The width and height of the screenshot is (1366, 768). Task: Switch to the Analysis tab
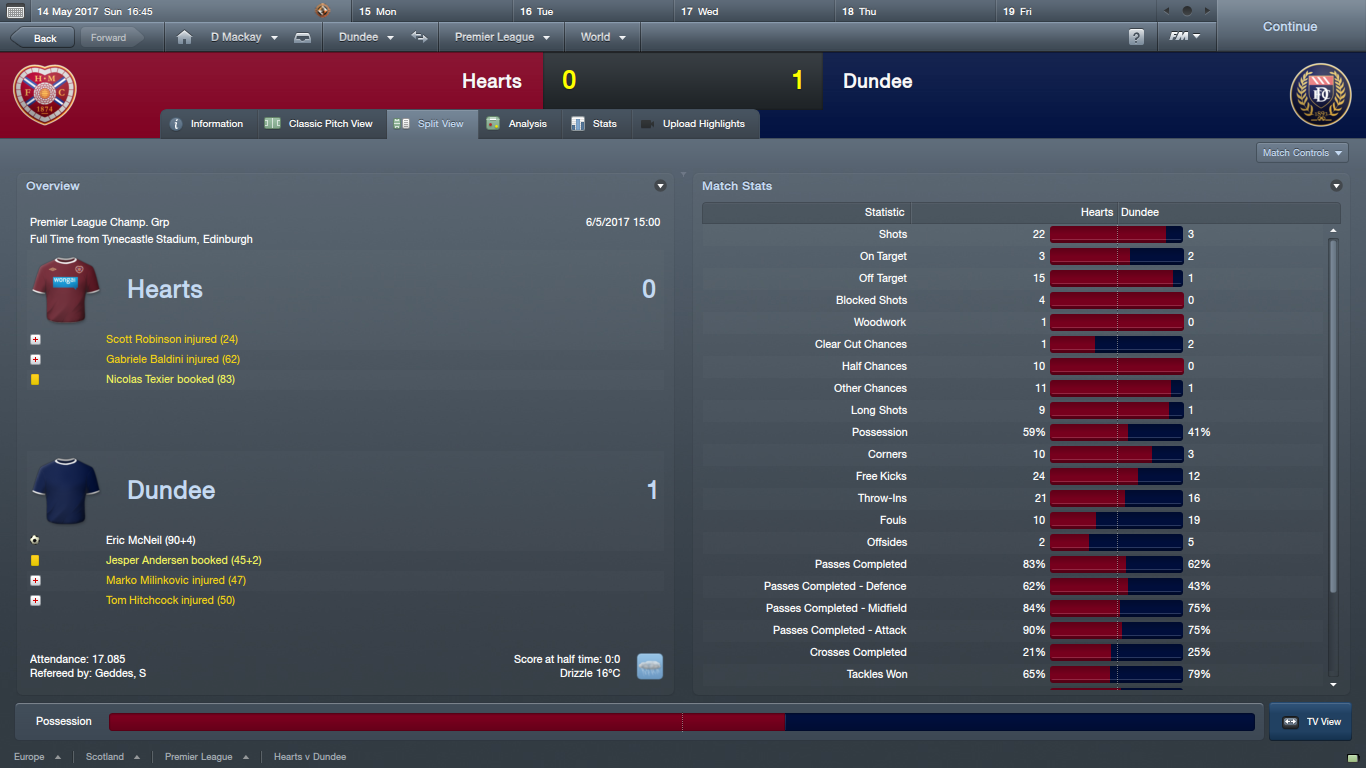point(518,124)
